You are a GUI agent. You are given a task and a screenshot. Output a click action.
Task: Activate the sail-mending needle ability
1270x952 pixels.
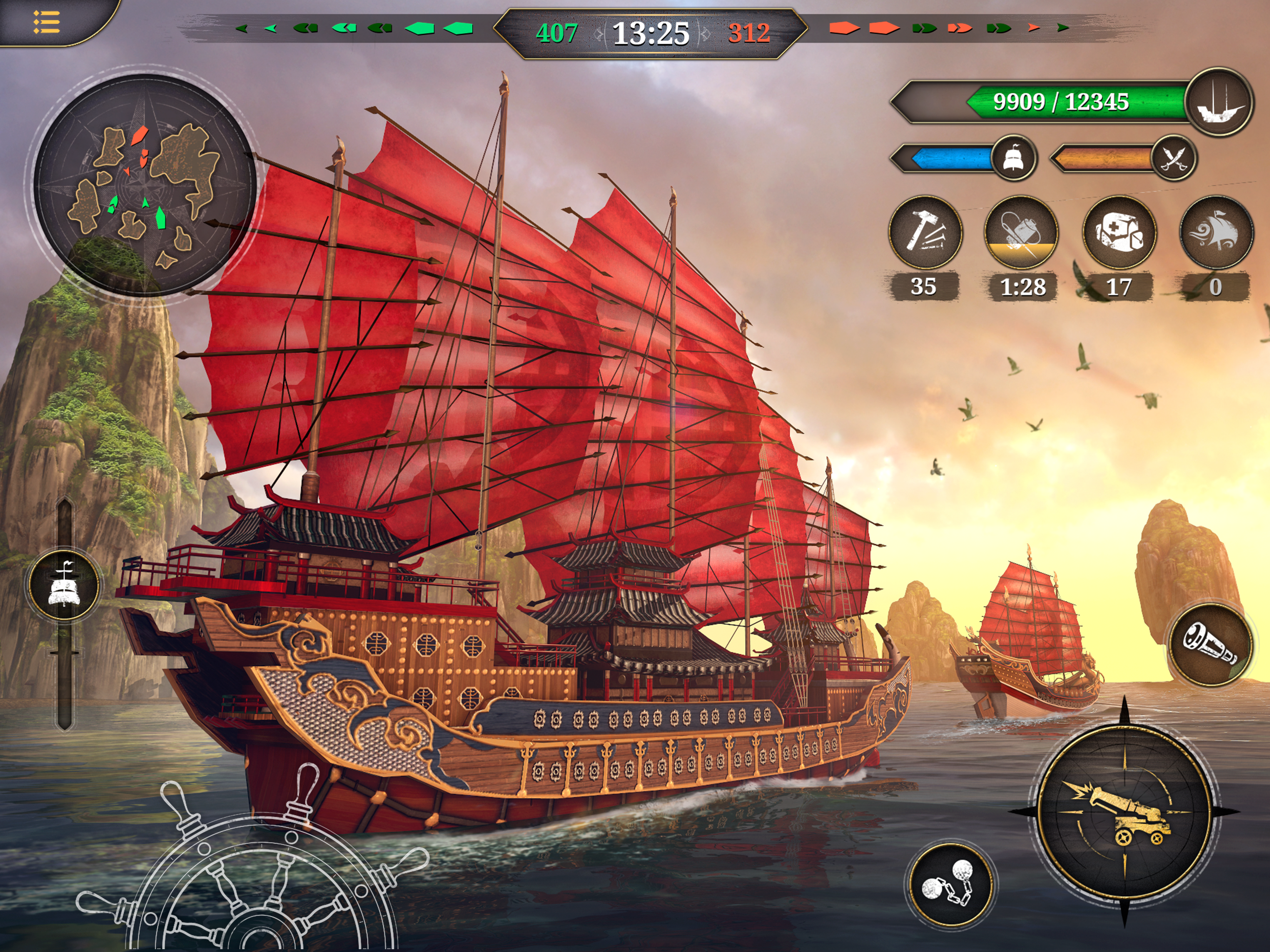point(1021,232)
